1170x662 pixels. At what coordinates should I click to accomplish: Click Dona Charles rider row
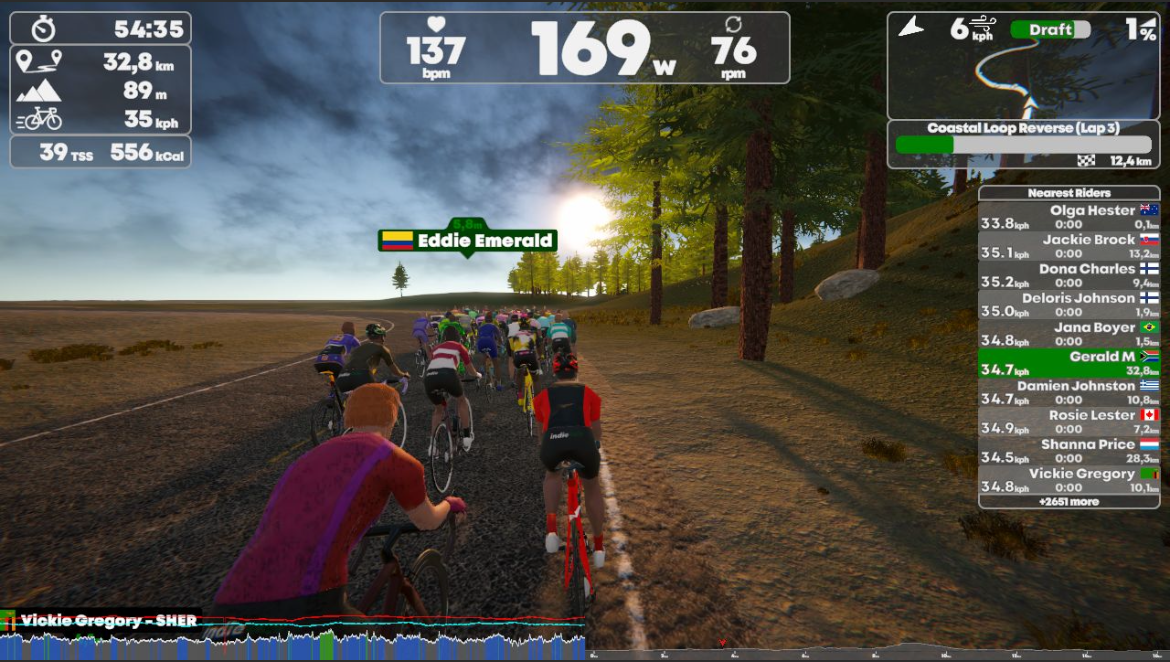[1068, 275]
